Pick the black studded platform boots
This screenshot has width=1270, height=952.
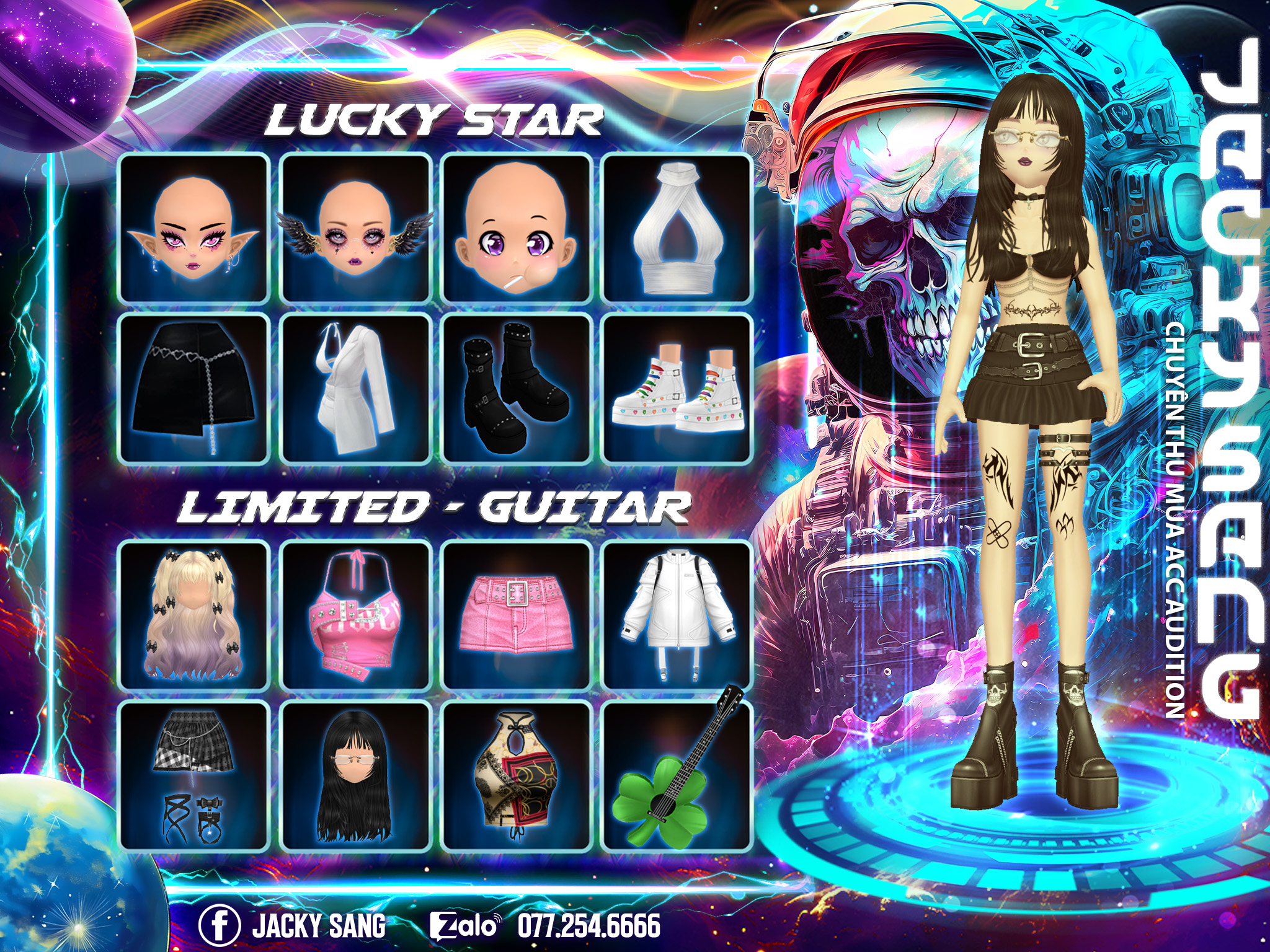[x=516, y=389]
